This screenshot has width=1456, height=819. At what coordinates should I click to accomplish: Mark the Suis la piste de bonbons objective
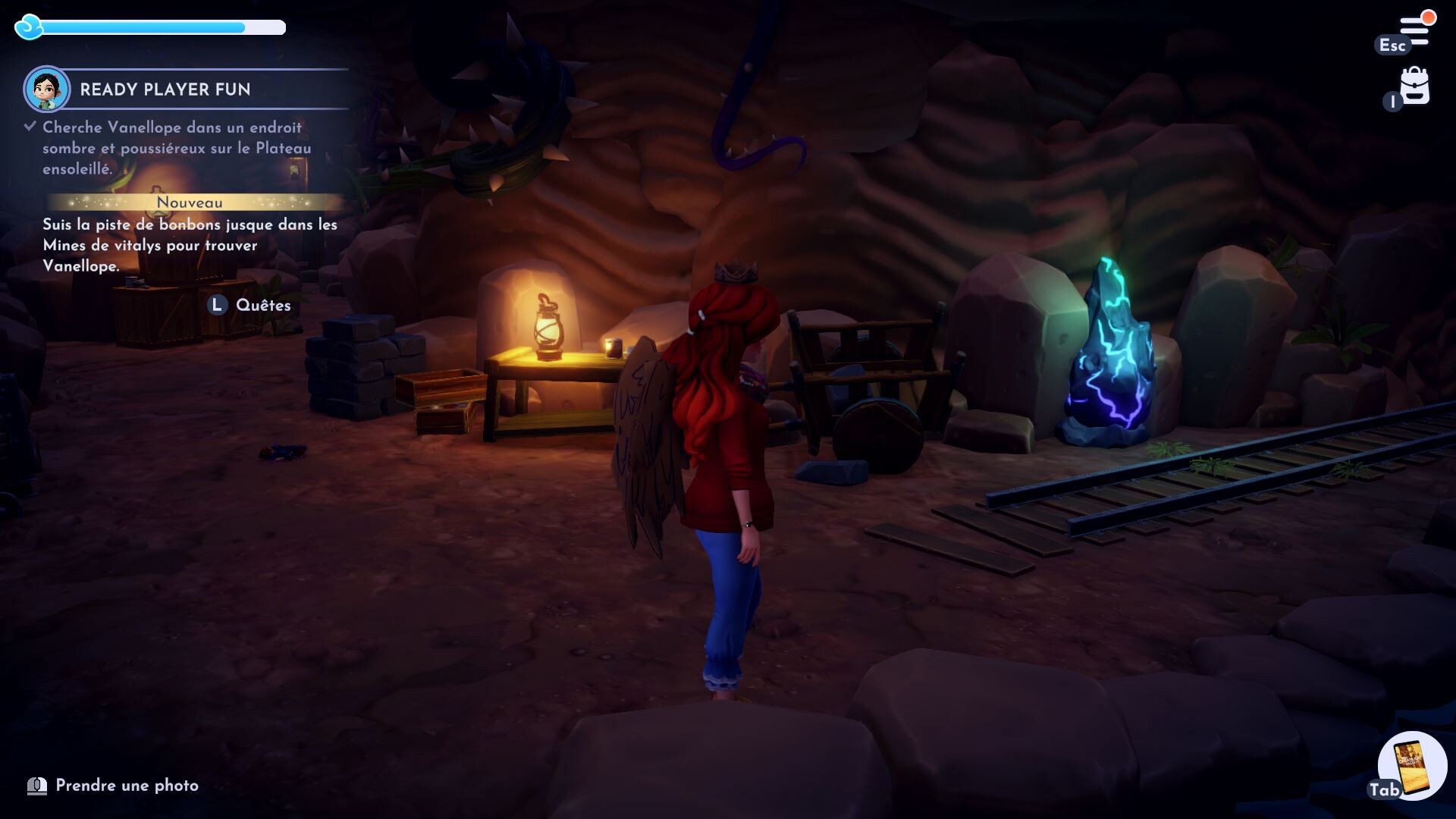[x=190, y=246]
